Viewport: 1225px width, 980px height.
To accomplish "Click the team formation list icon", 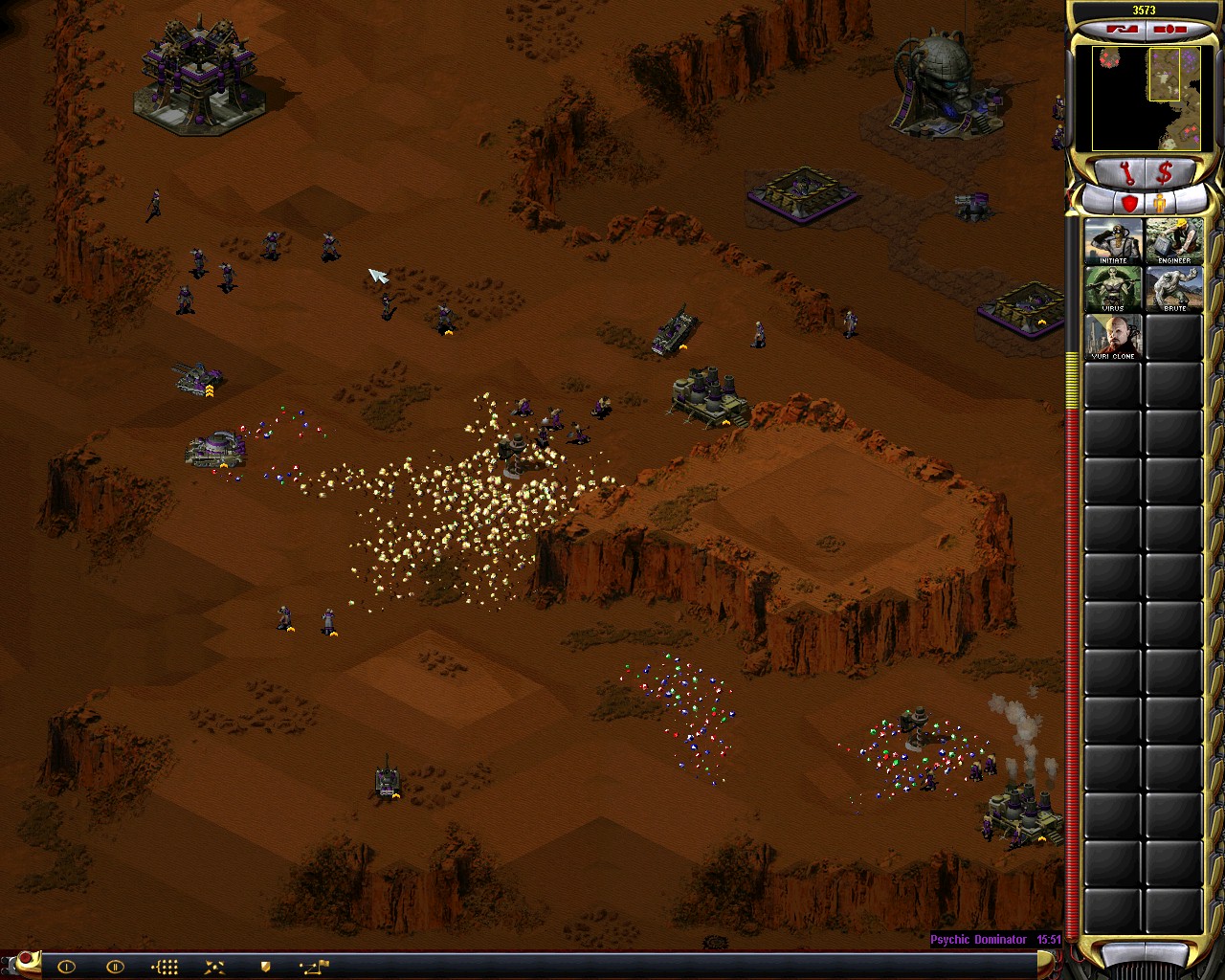I will (x=165, y=967).
